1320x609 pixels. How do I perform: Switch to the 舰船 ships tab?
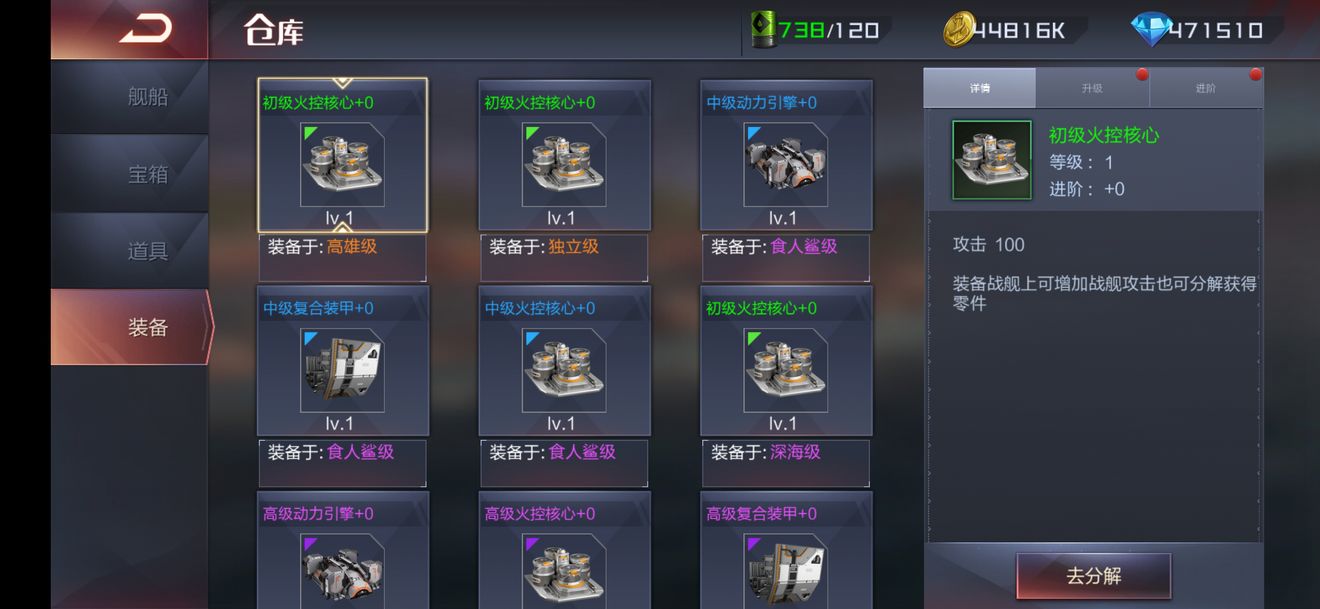[147, 97]
